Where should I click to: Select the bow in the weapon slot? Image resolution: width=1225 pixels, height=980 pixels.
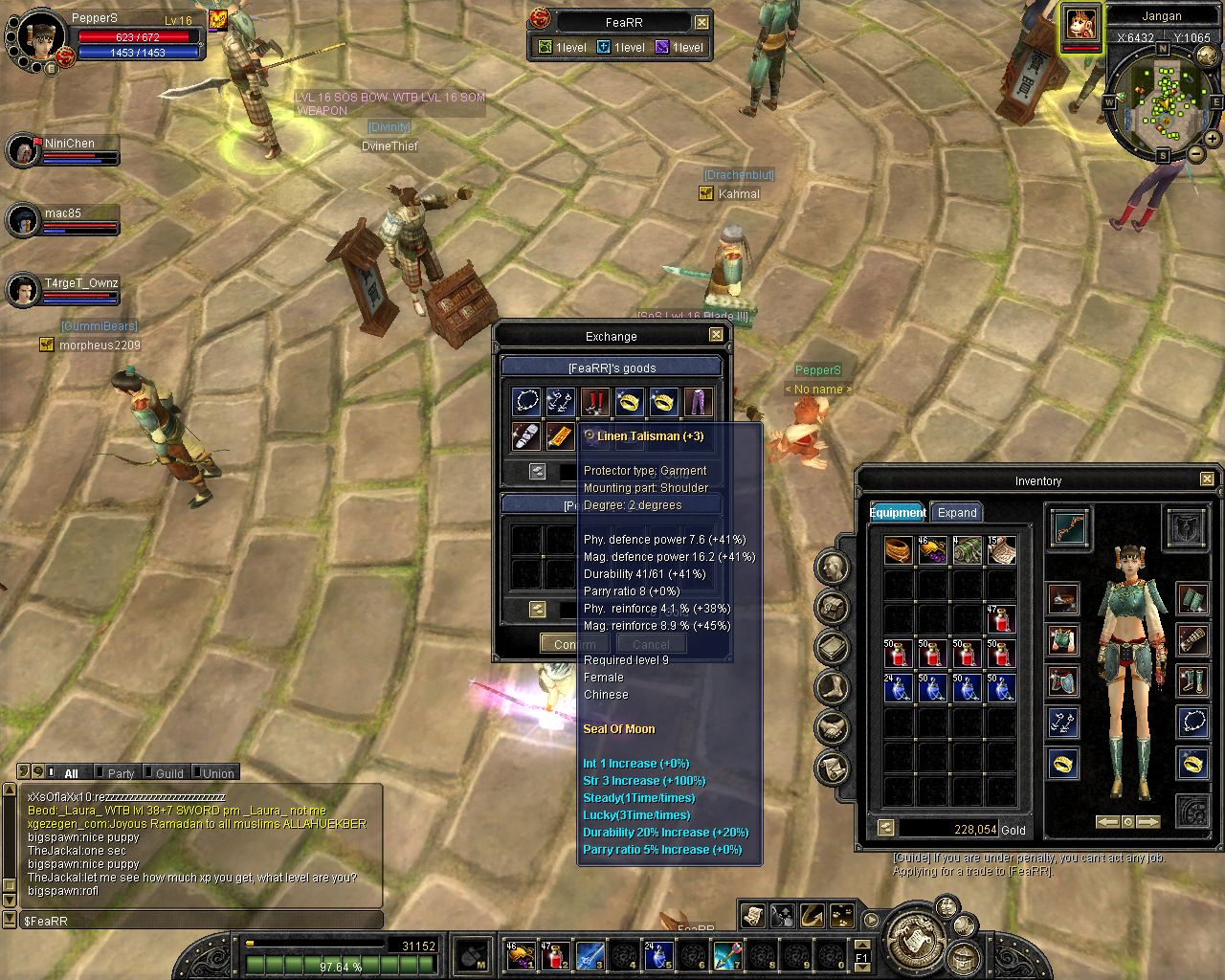[1069, 527]
